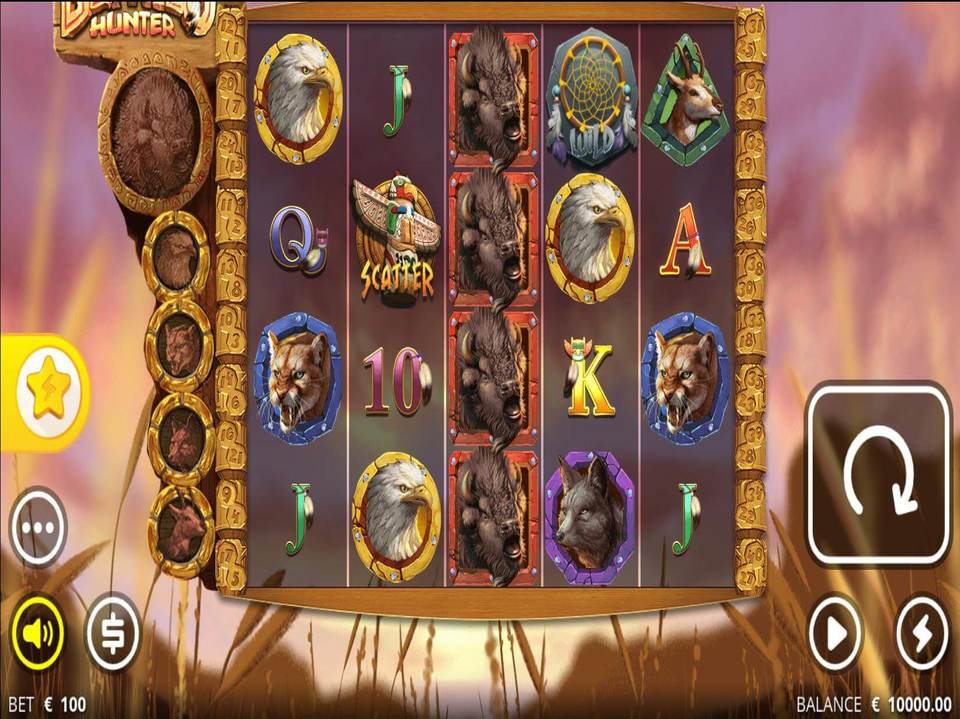Toggle turbo mode with the lightning bolt
Viewport: 960px width, 719px height.
(x=920, y=632)
